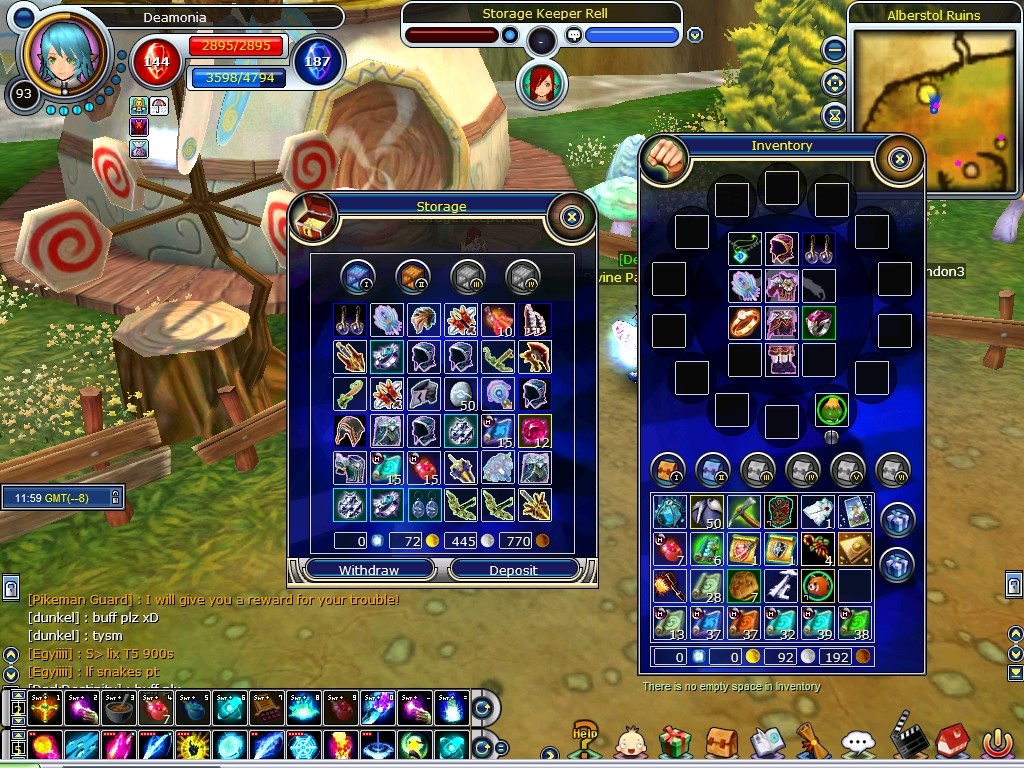Click Storage Keeper Rell's portrait
The width and height of the screenshot is (1024, 768).
536,83
